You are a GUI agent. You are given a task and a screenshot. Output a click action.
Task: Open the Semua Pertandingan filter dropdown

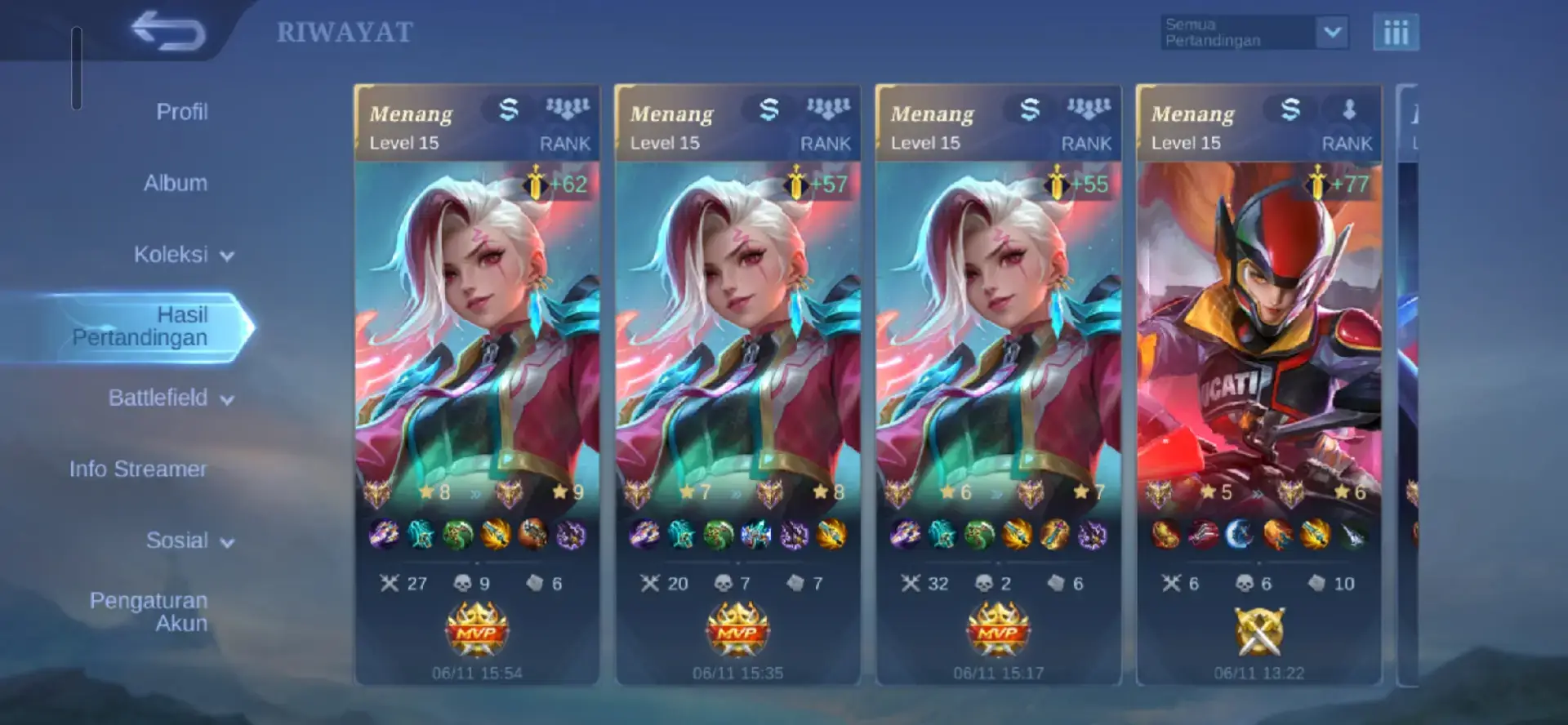1251,31
